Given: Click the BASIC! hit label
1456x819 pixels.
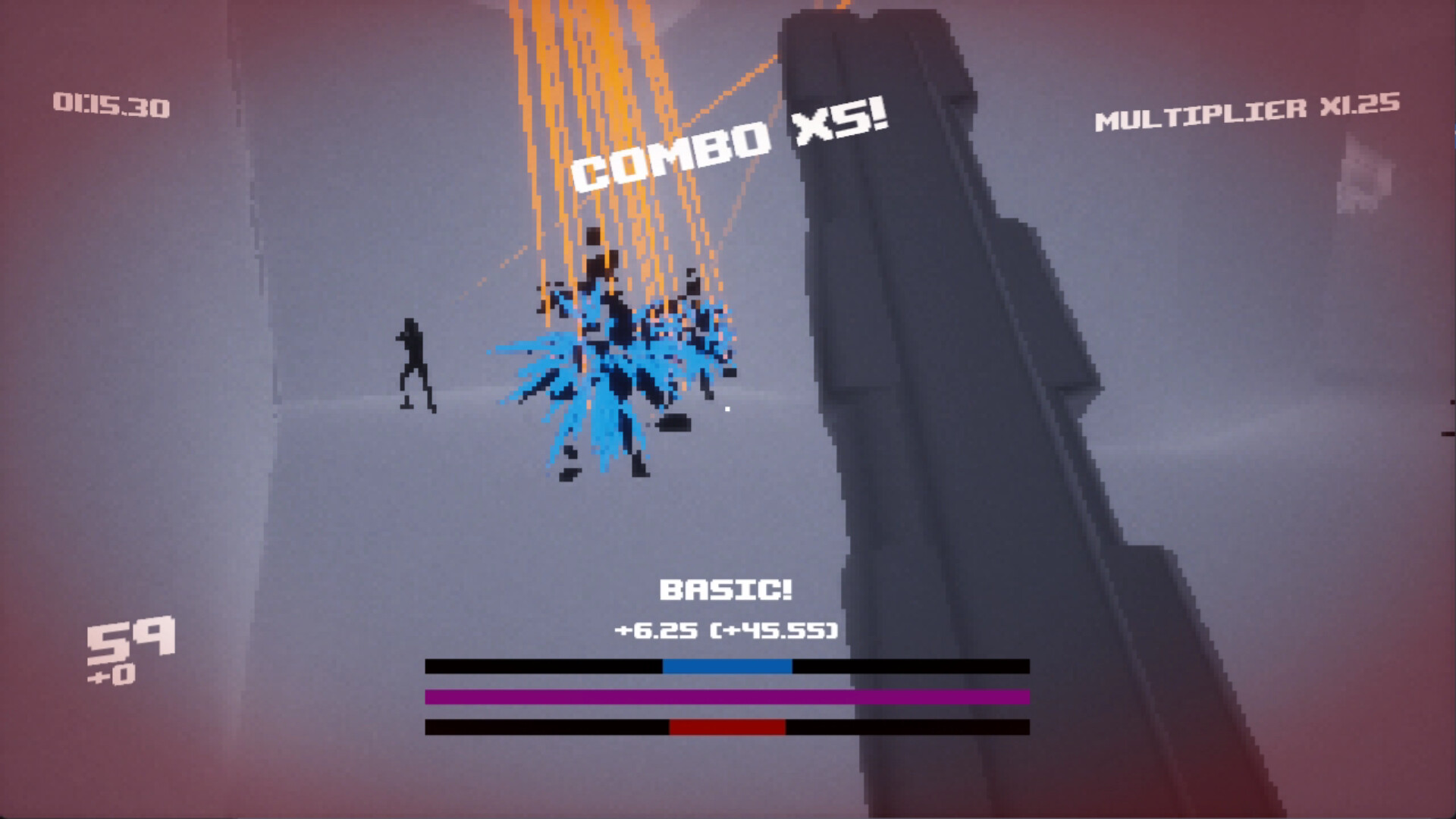Looking at the screenshot, I should 726,588.
